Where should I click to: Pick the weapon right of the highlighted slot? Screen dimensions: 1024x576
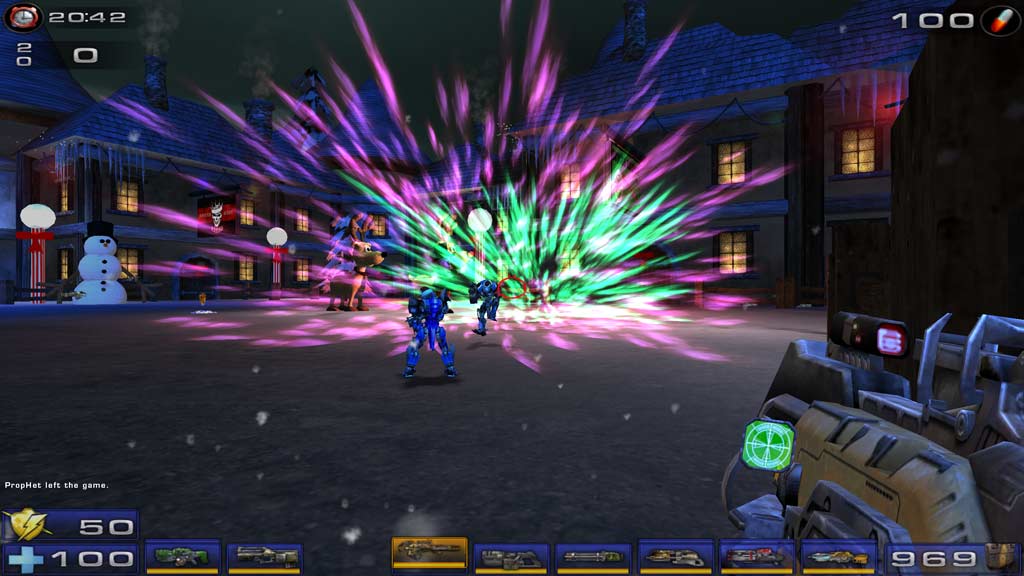511,557
